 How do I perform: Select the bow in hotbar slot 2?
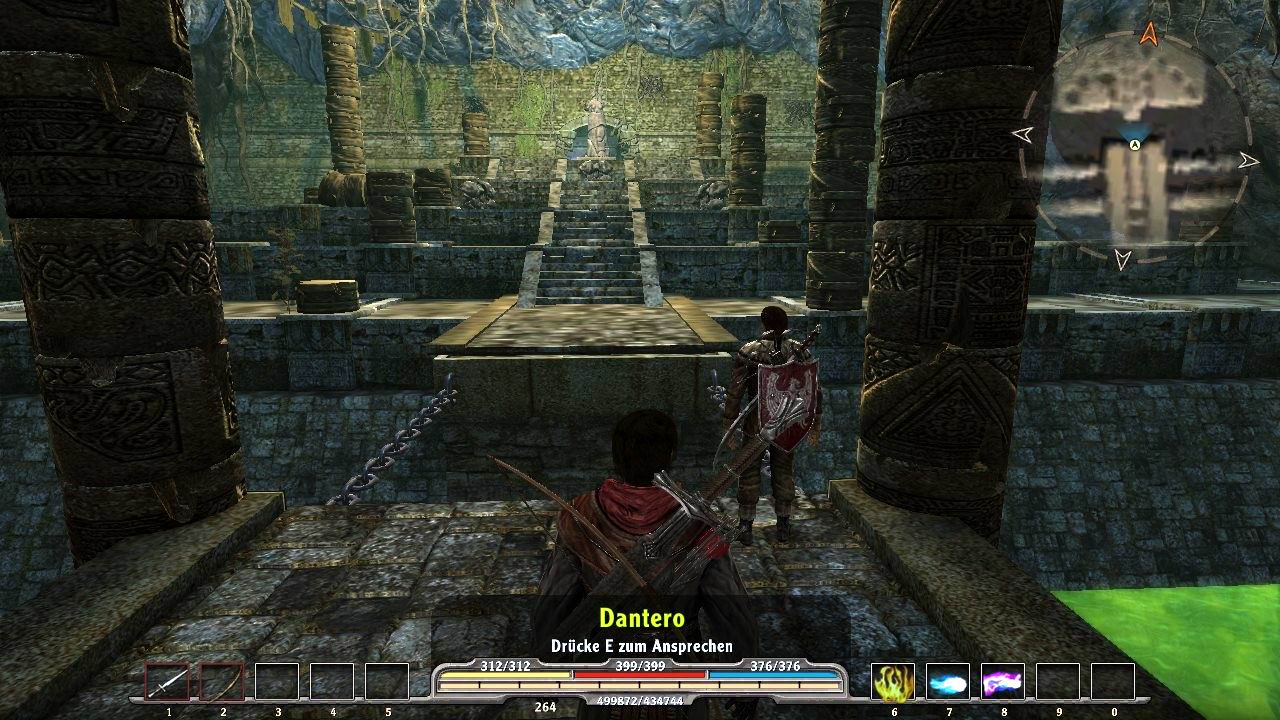click(x=224, y=680)
